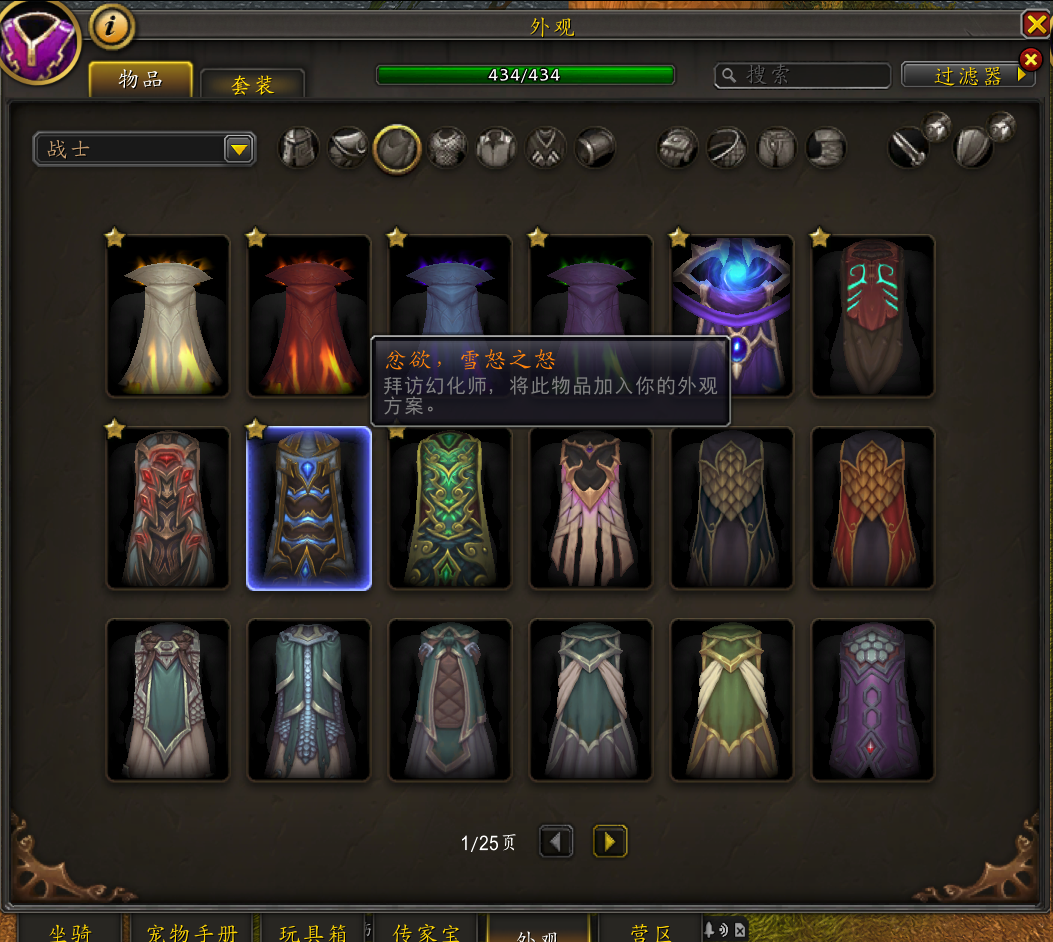Switch to the 宠物手册 pet journal tab
The width and height of the screenshot is (1053, 942).
(191, 932)
